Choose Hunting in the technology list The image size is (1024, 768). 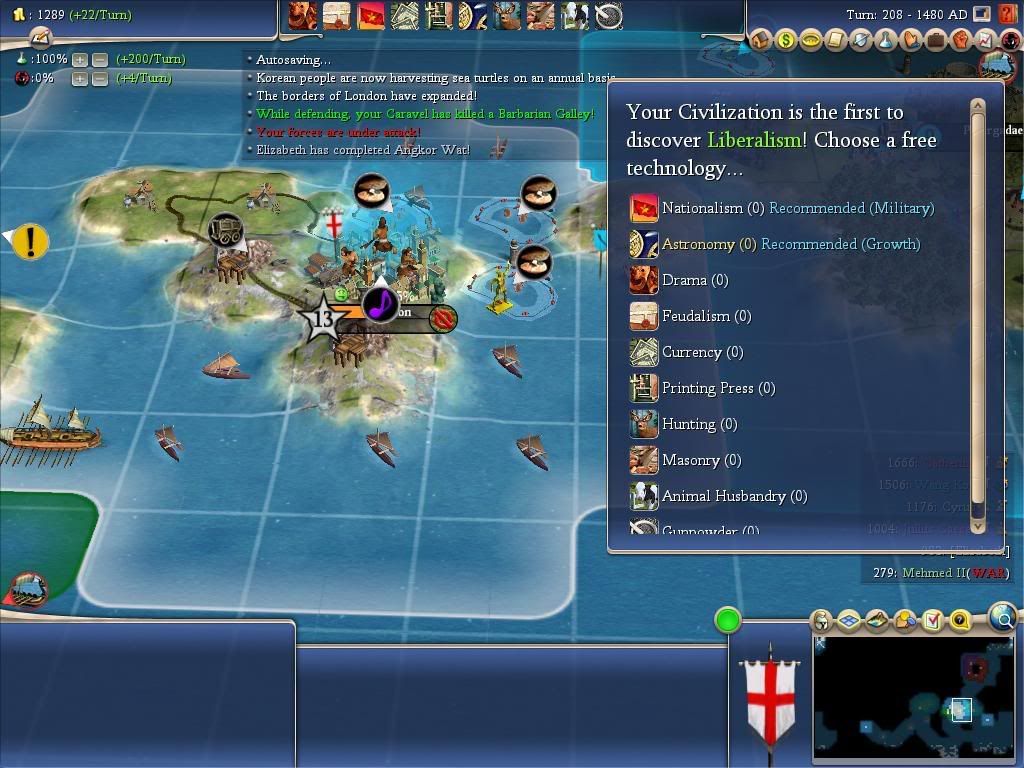click(688, 424)
